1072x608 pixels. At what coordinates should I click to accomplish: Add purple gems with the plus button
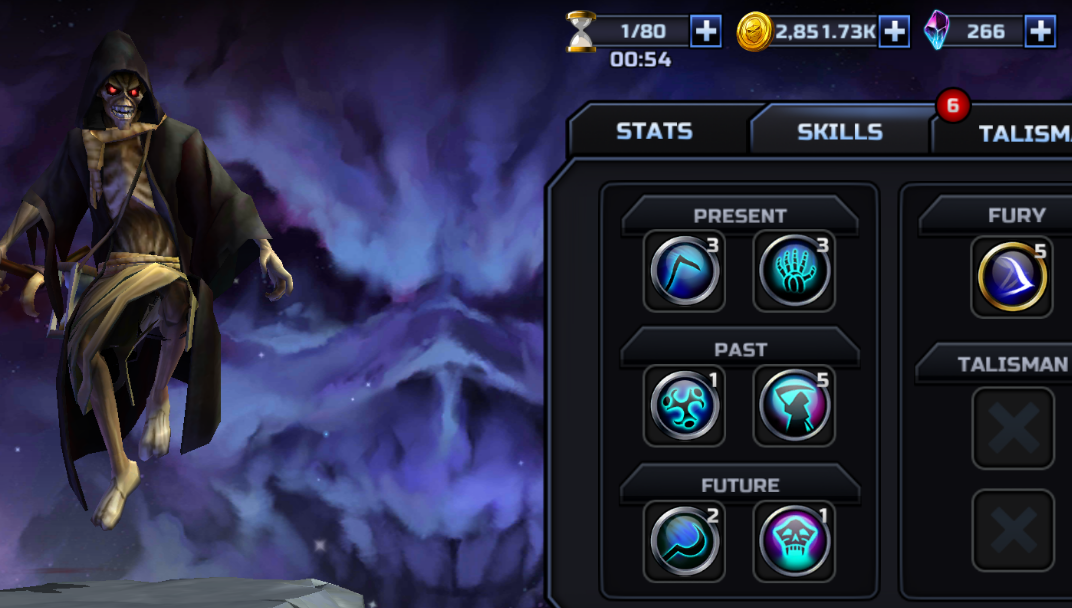point(1040,31)
